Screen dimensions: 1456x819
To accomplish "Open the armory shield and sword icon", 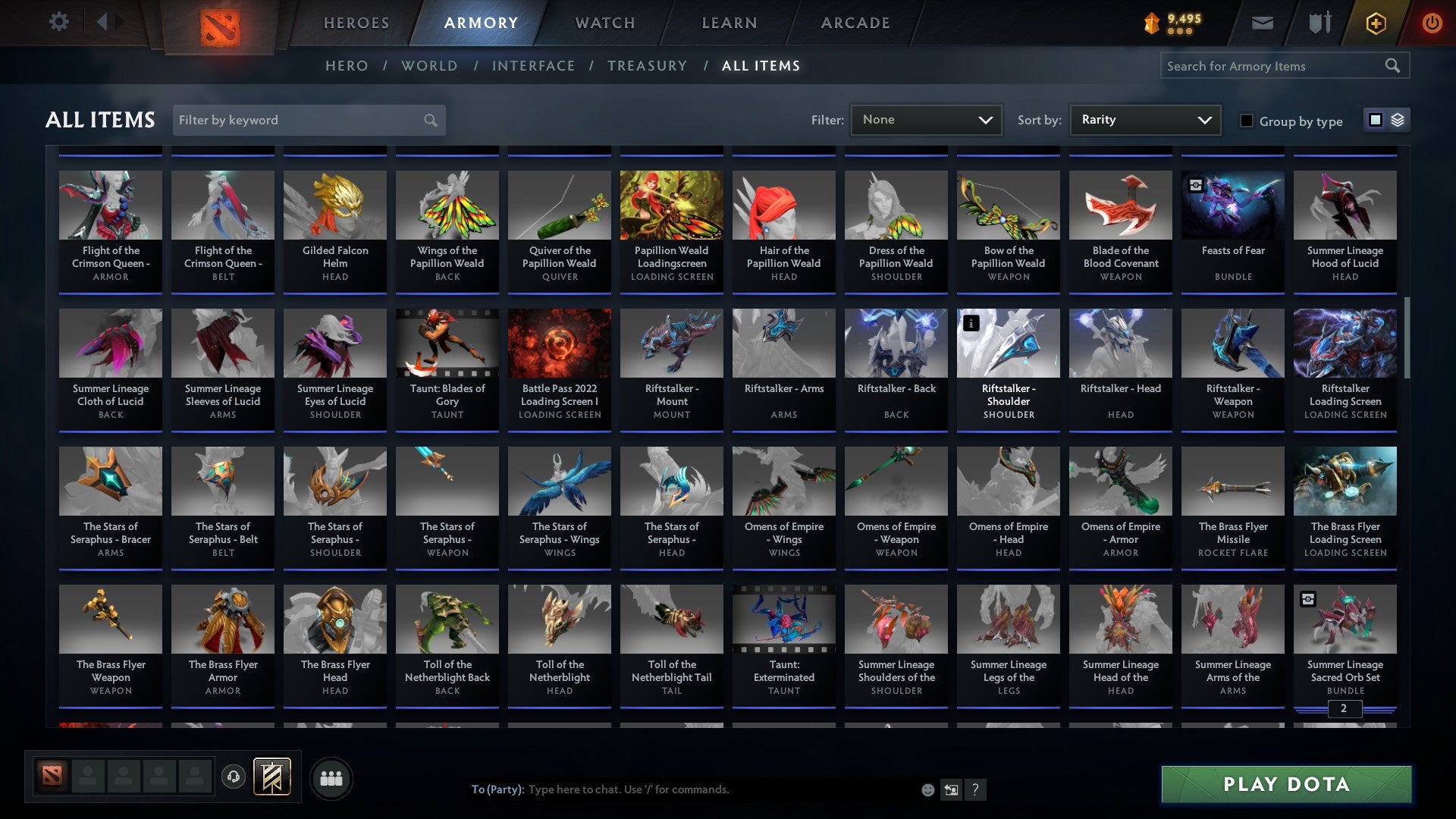I will tap(1319, 23).
